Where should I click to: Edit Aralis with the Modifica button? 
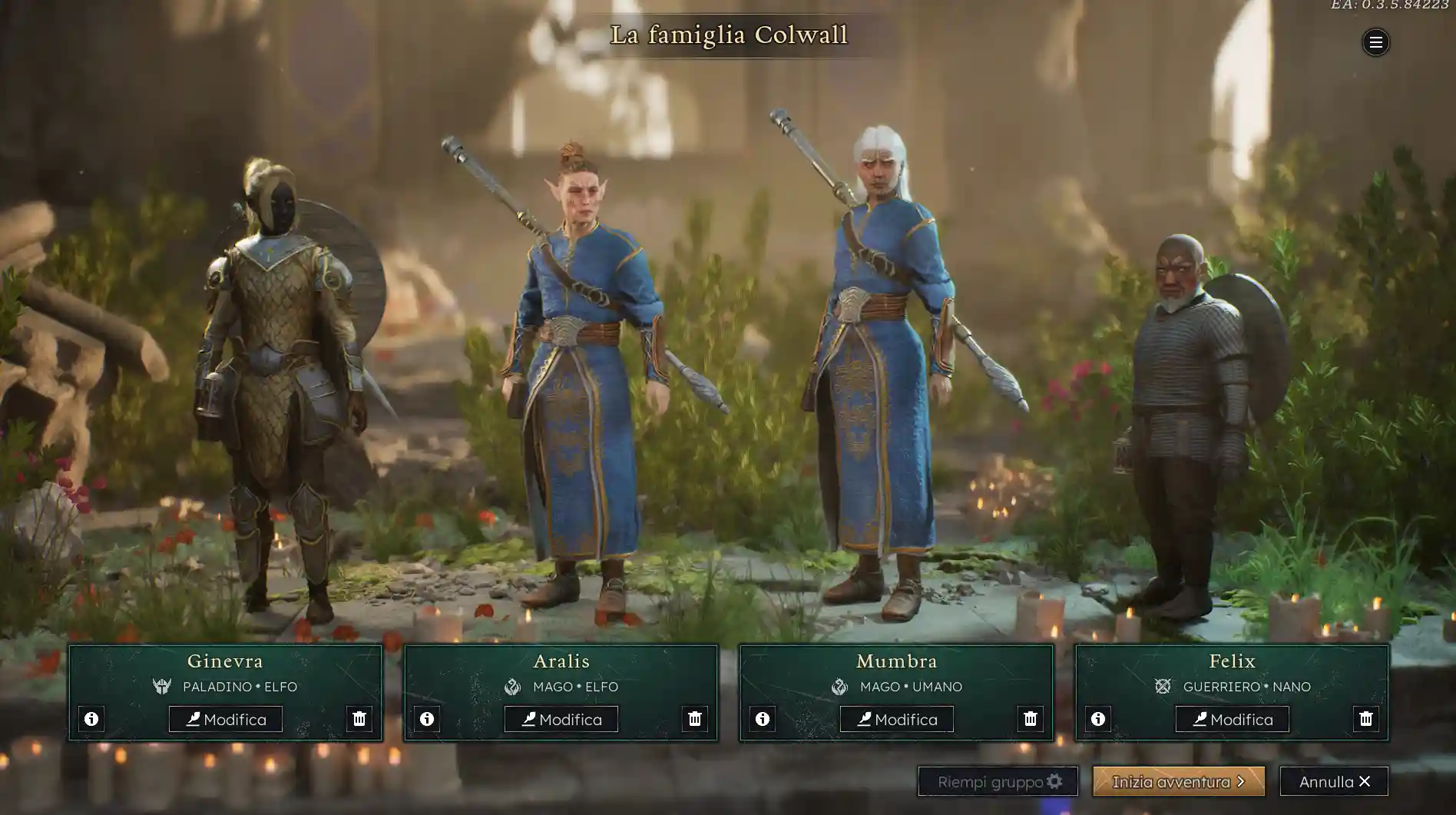561,719
